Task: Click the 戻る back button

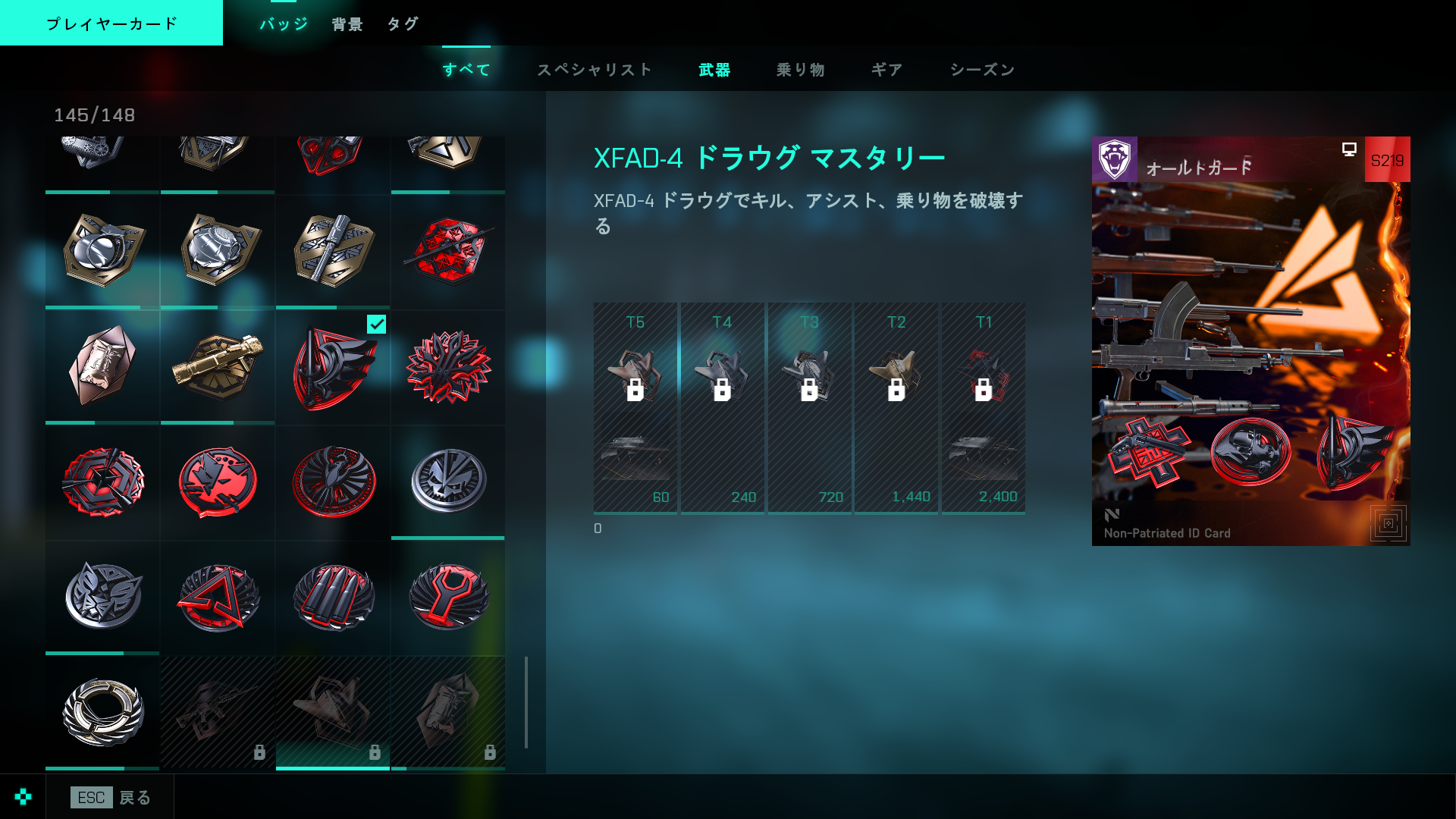Action: [111, 797]
